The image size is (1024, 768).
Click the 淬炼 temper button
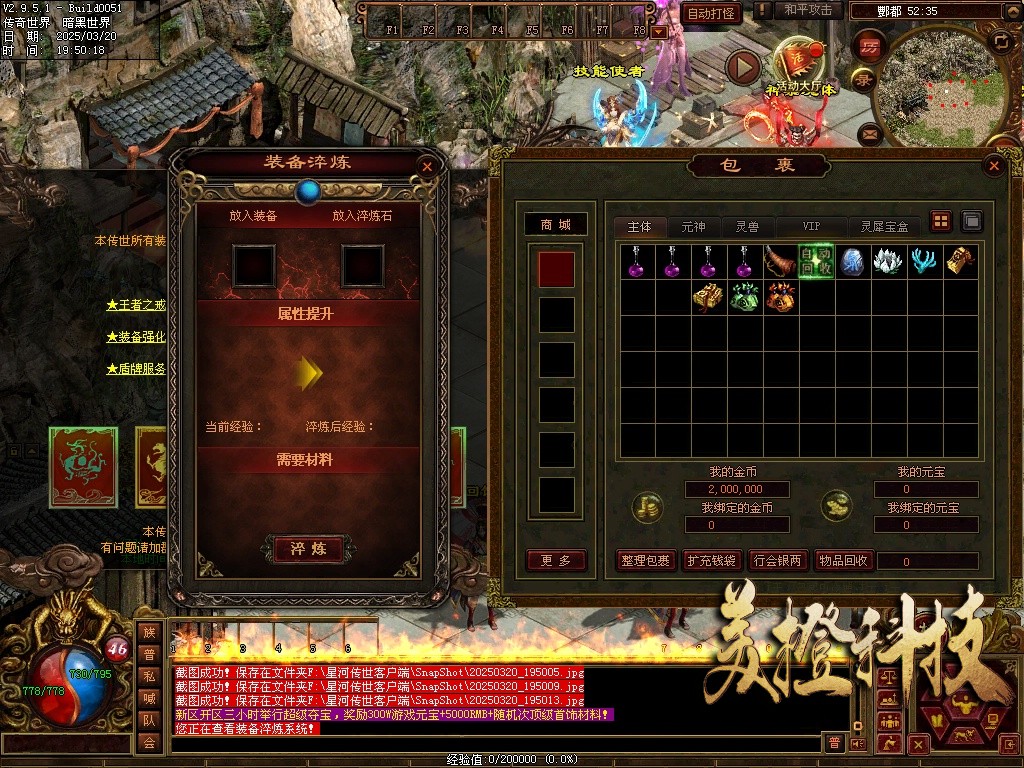(309, 549)
